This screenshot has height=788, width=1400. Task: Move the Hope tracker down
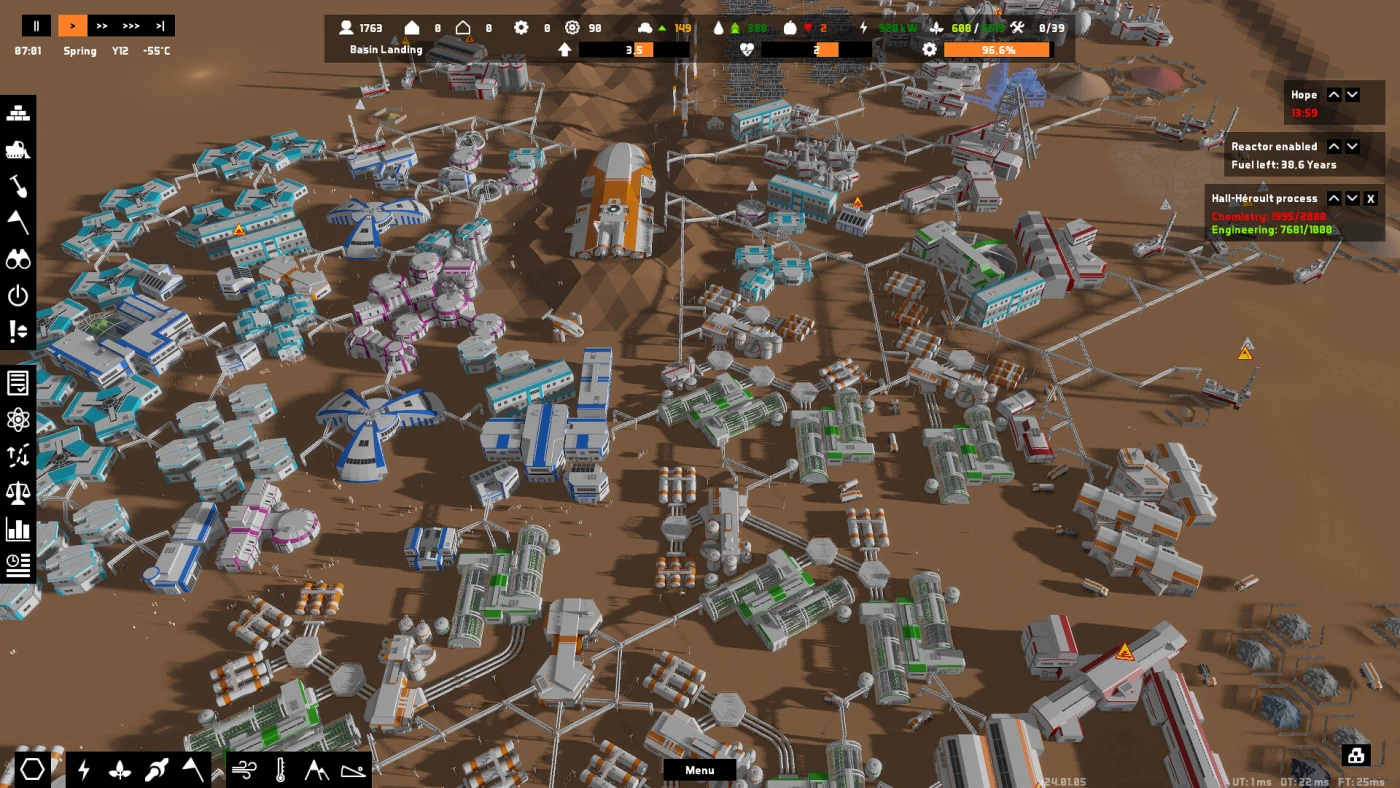tap(1352, 95)
